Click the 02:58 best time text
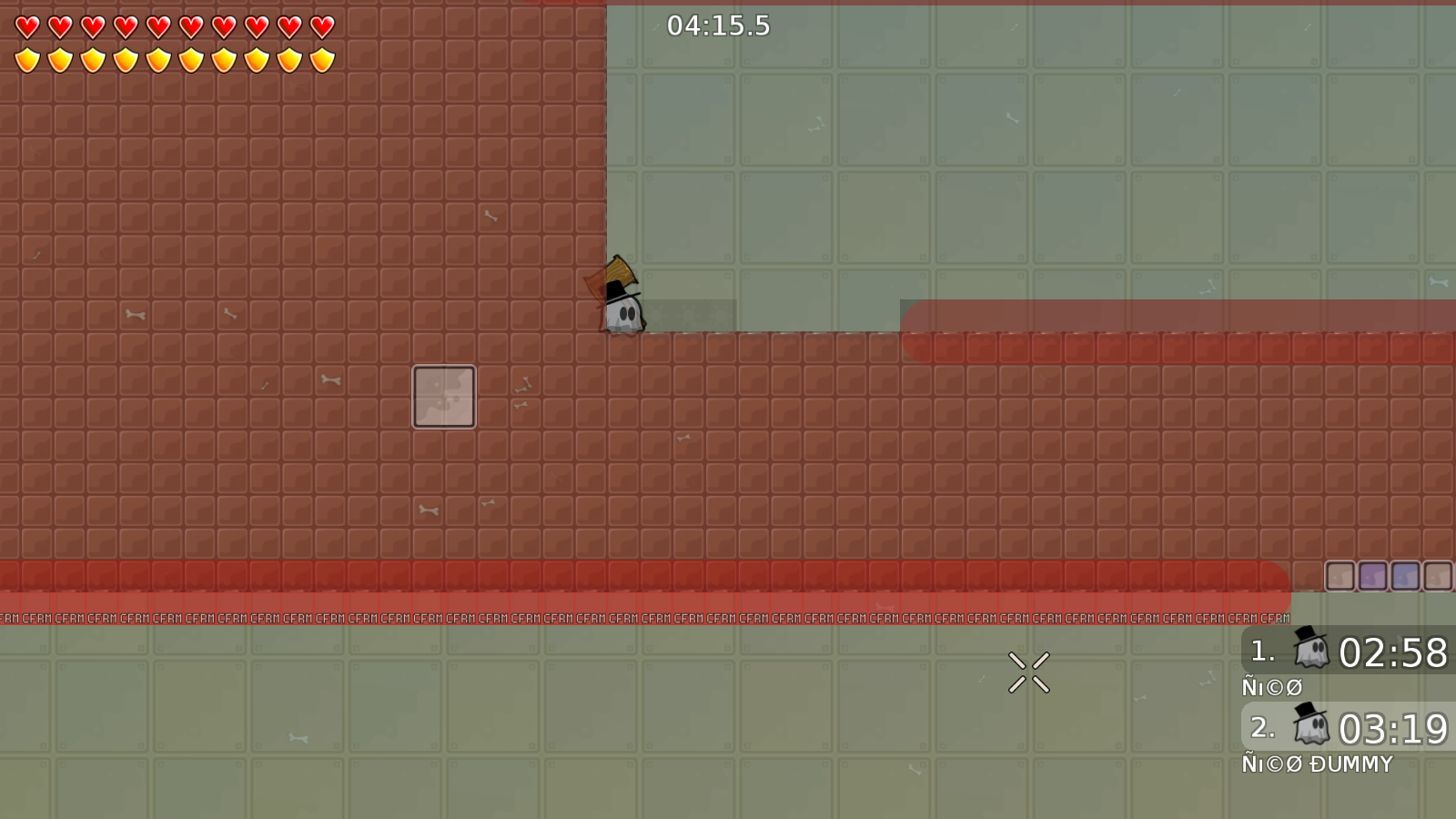Screen dimensions: 1456x819 click(1394, 652)
